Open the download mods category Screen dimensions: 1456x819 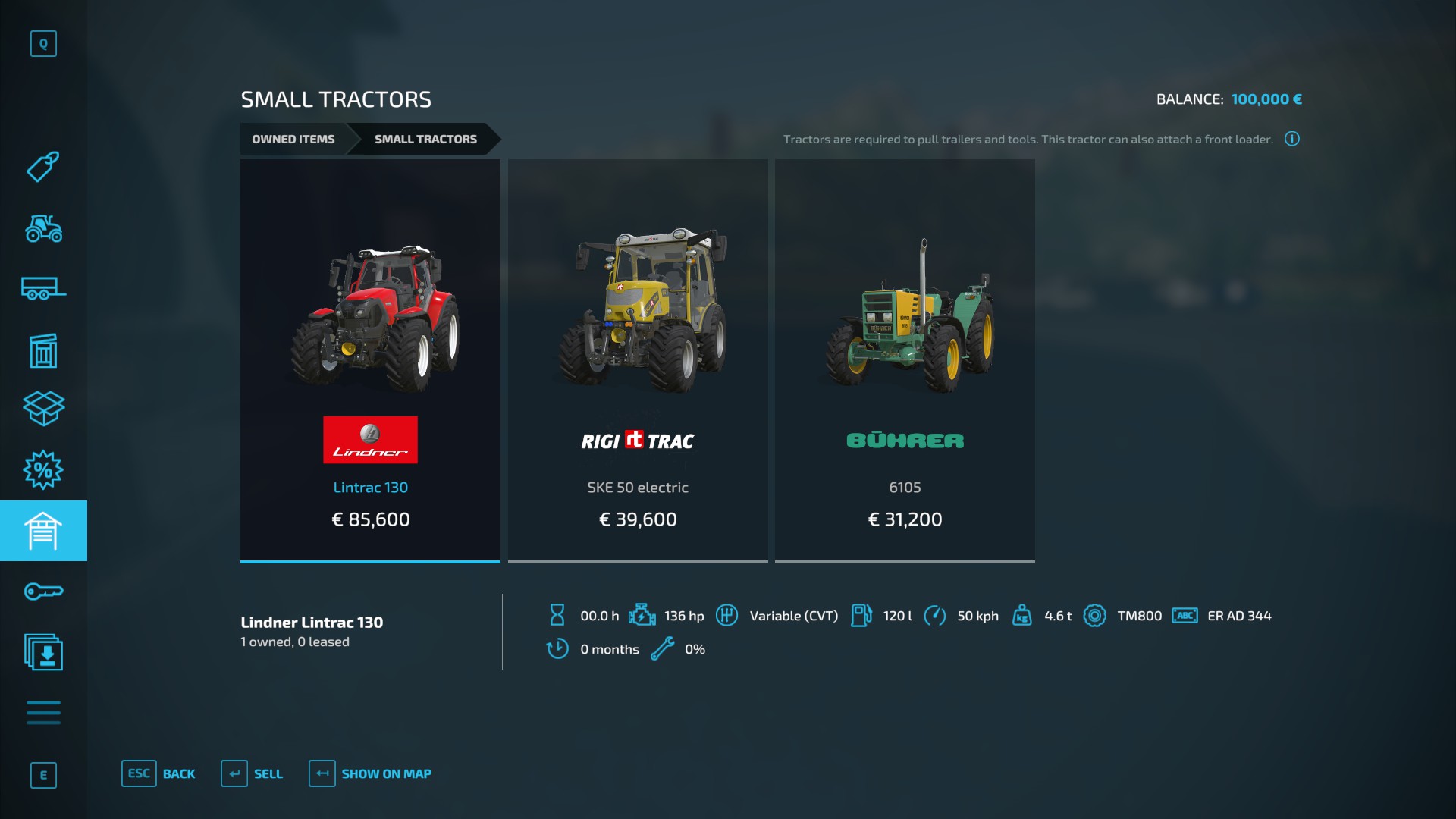point(43,652)
